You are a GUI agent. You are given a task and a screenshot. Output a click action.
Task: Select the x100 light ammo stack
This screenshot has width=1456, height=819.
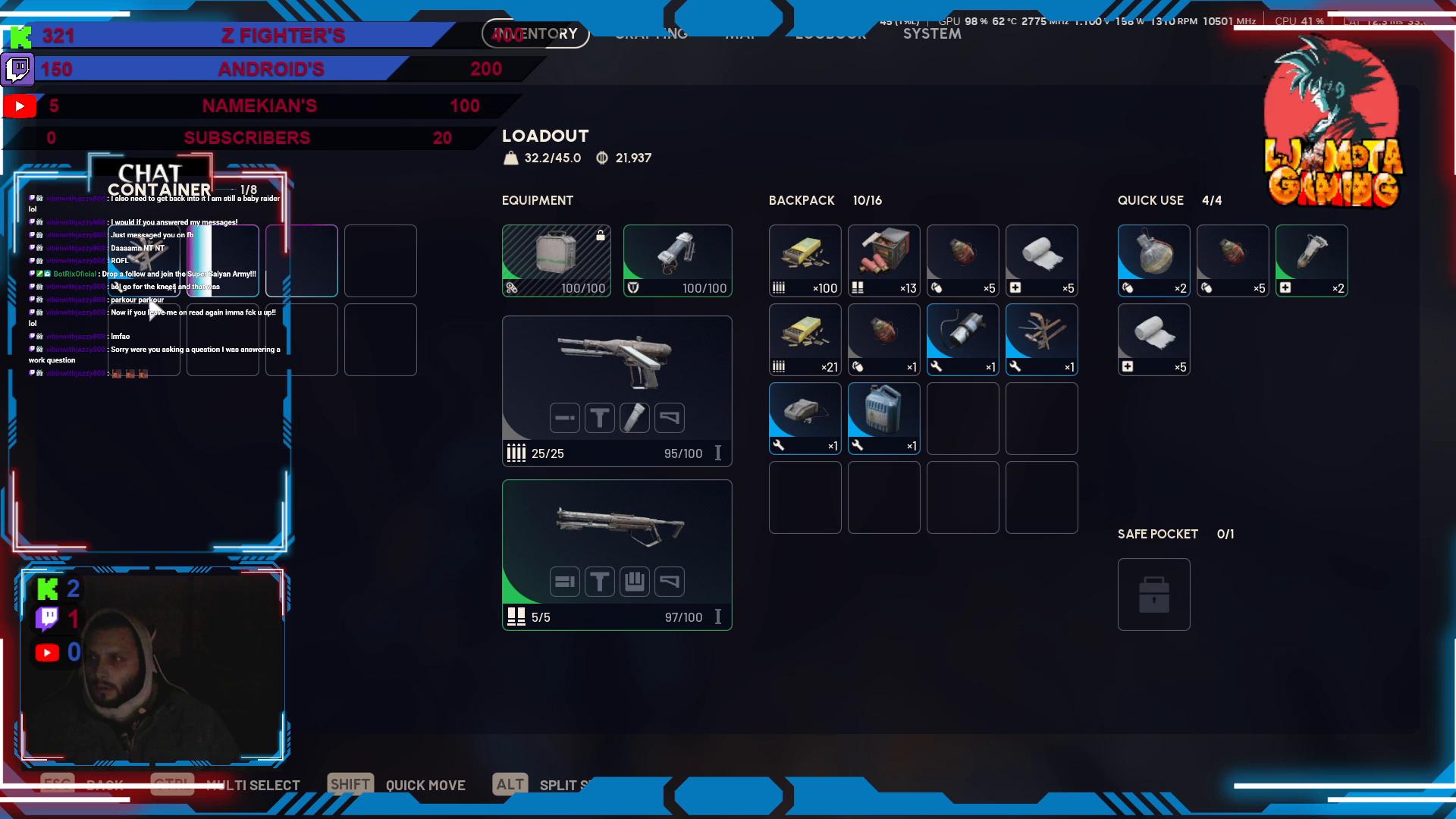(805, 260)
